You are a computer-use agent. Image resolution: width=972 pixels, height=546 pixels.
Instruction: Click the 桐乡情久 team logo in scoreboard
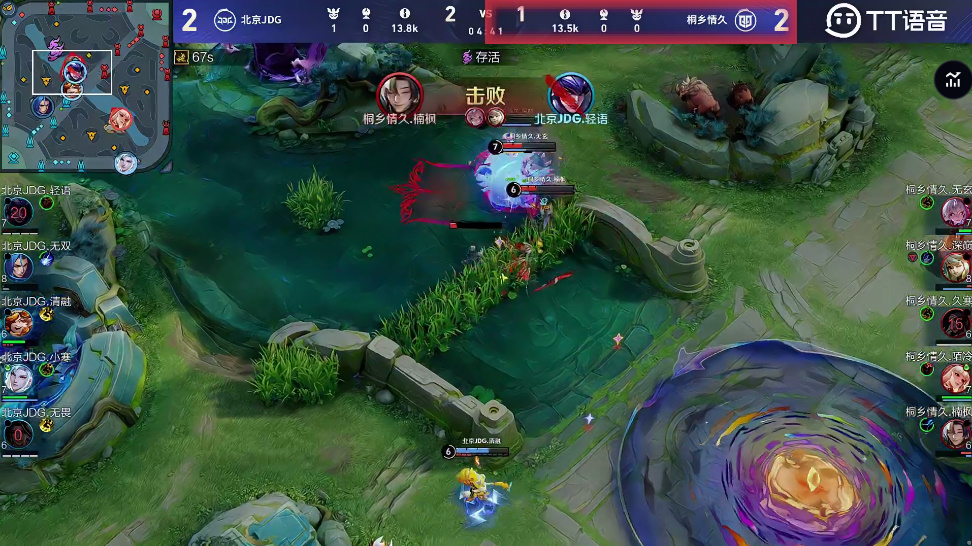(745, 19)
